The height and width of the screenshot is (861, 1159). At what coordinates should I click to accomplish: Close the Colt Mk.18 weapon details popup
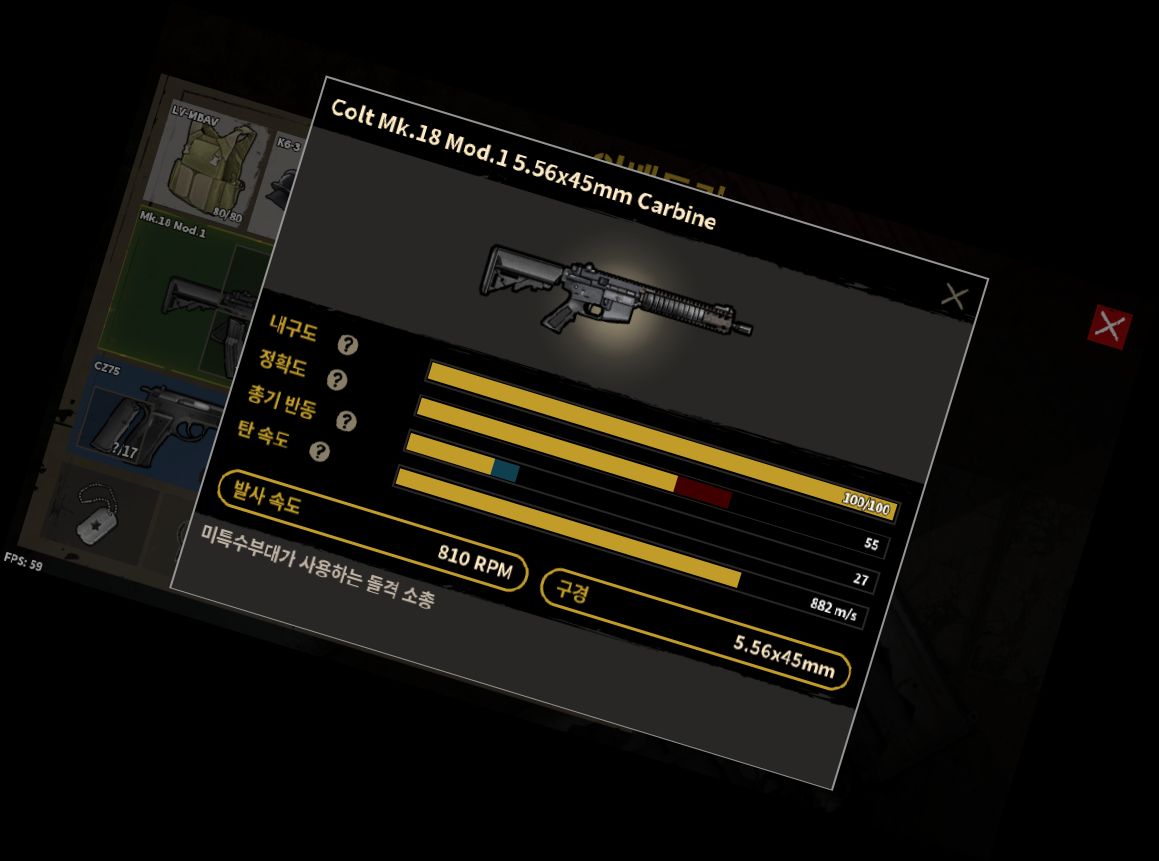[955, 297]
